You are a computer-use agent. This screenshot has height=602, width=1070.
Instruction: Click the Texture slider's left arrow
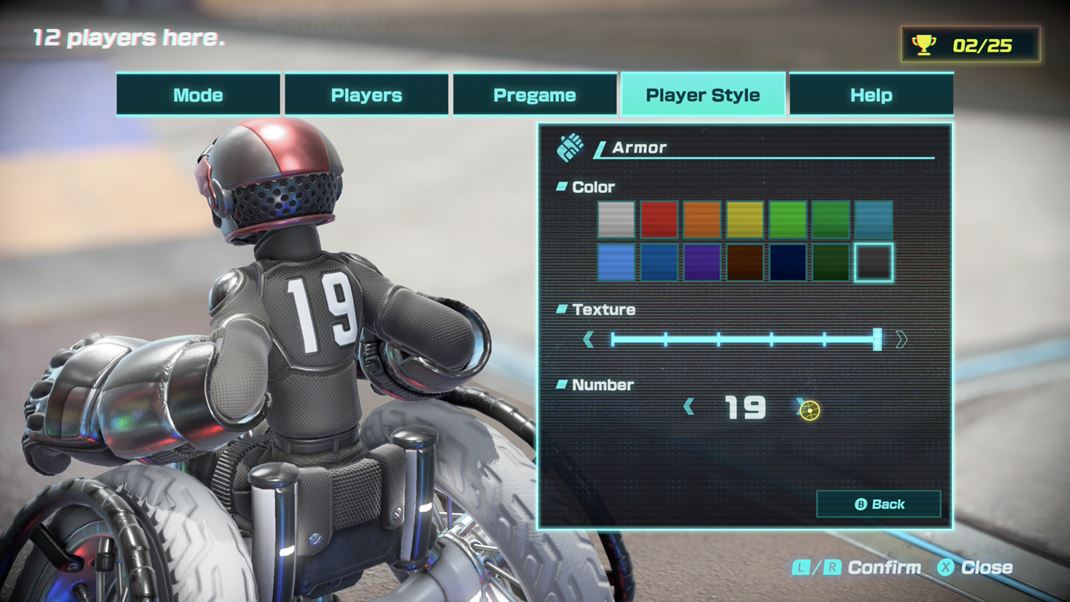[588, 340]
